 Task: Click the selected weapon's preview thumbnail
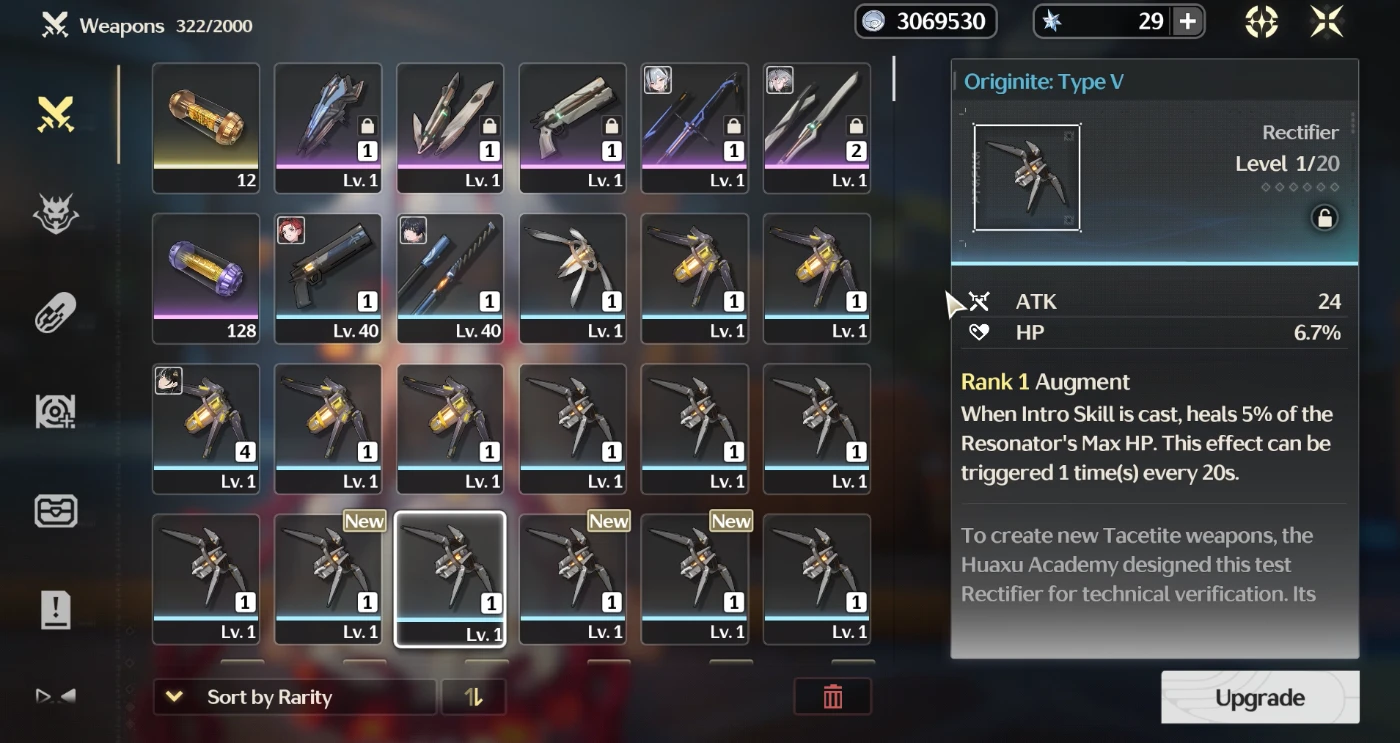click(1027, 178)
